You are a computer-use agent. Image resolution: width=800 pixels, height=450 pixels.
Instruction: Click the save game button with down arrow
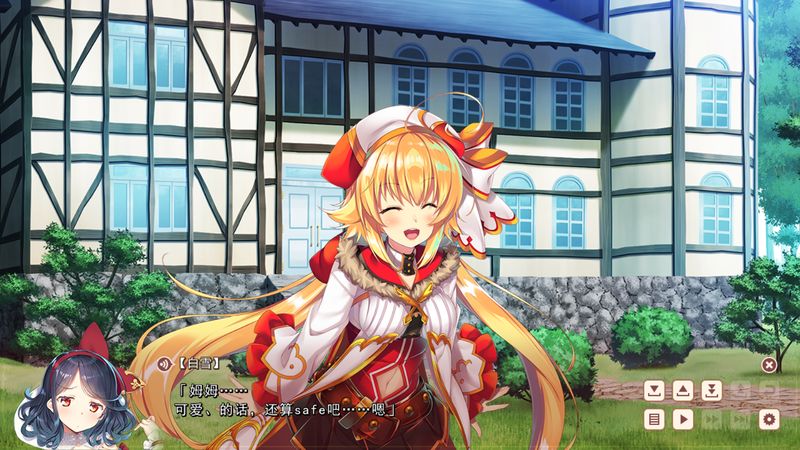click(x=653, y=391)
